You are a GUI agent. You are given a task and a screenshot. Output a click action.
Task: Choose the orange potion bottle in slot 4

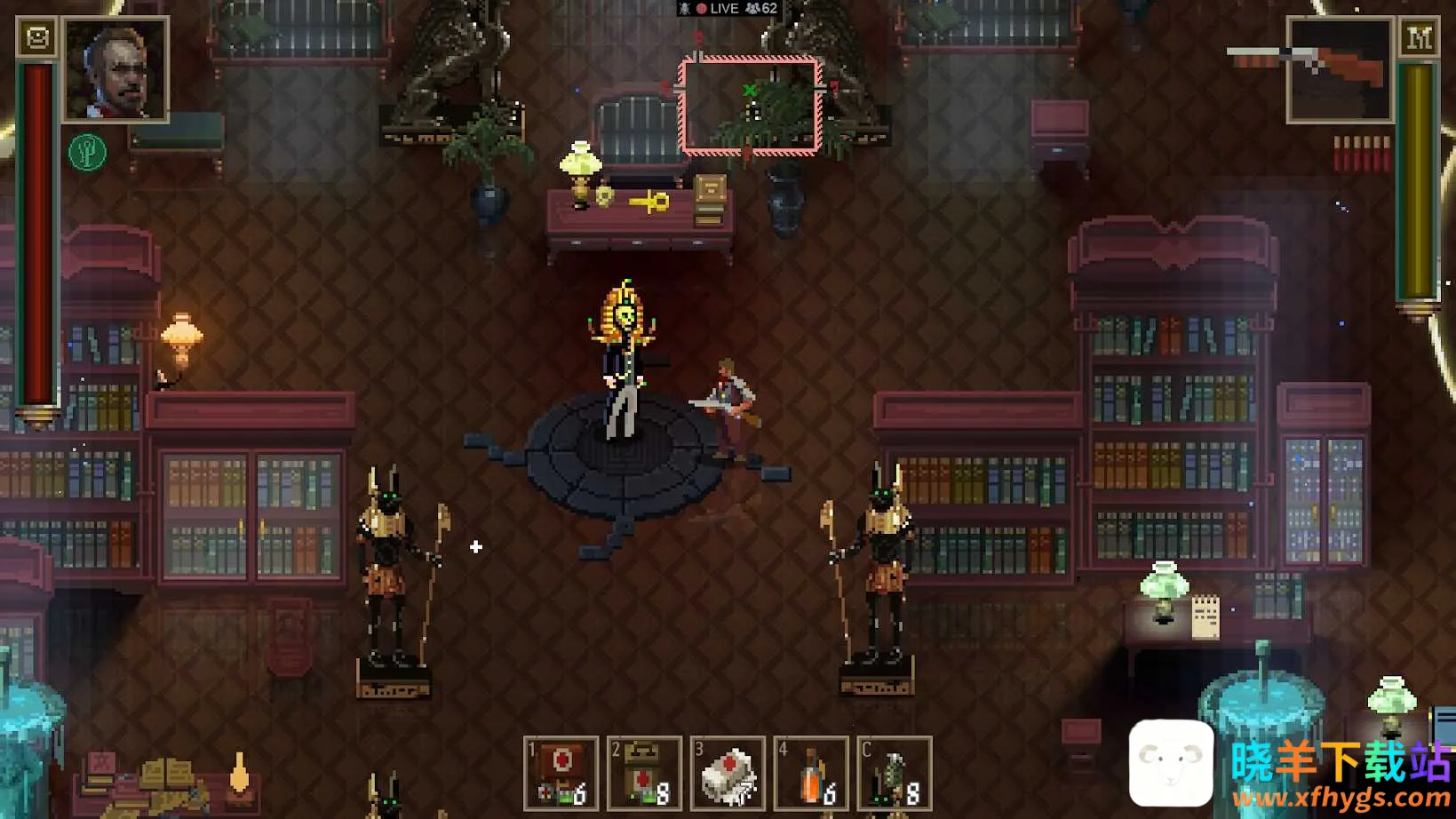tap(811, 773)
